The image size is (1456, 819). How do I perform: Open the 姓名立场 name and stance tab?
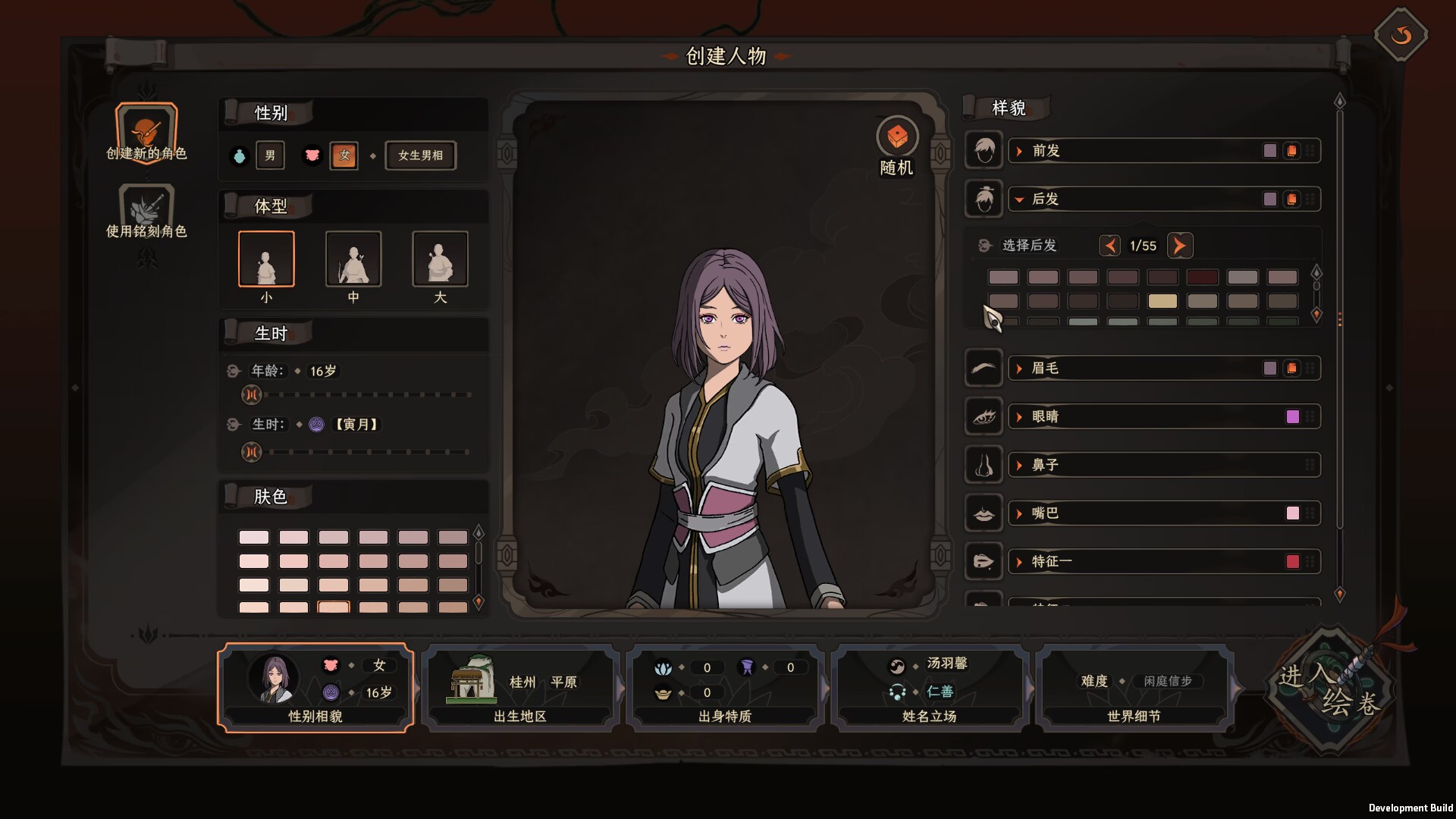[x=930, y=688]
